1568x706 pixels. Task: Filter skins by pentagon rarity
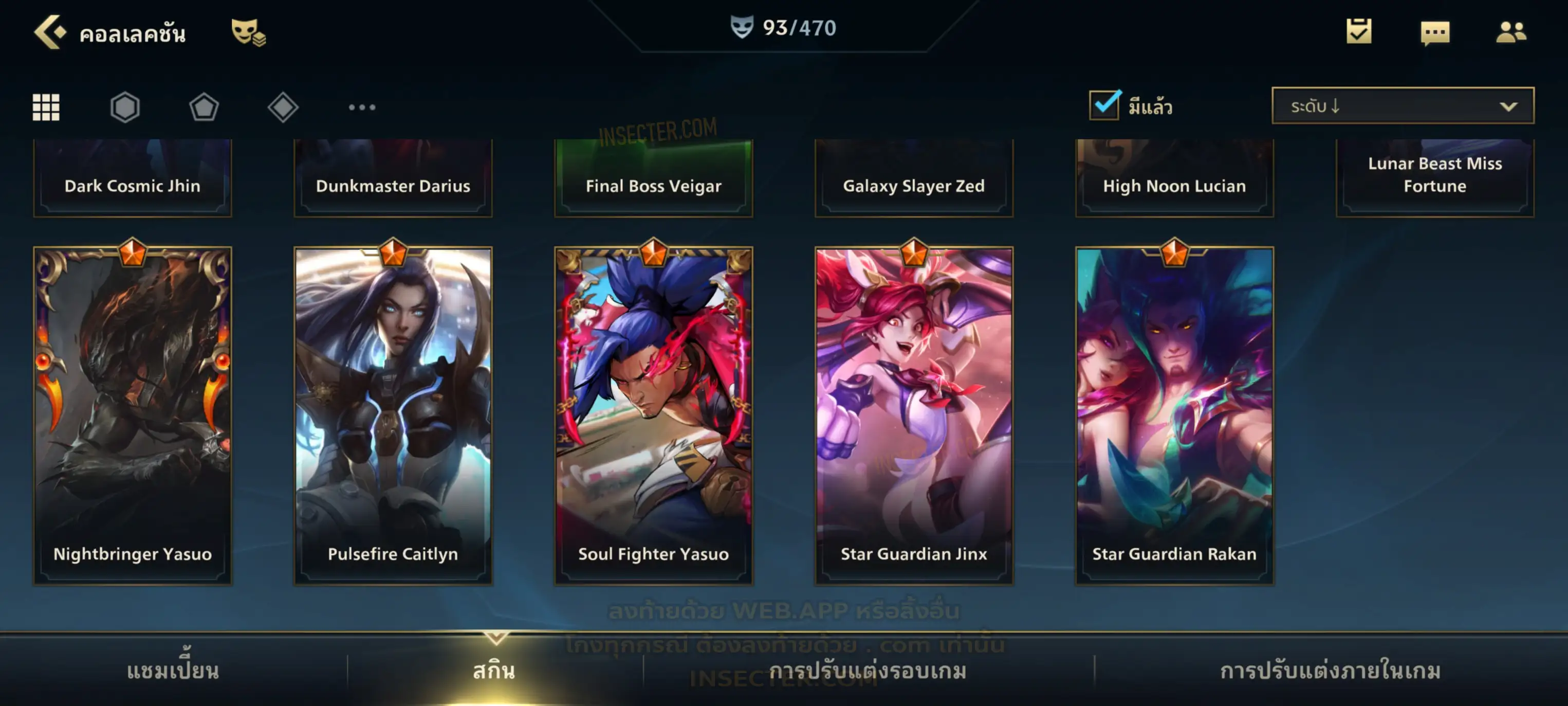click(204, 107)
